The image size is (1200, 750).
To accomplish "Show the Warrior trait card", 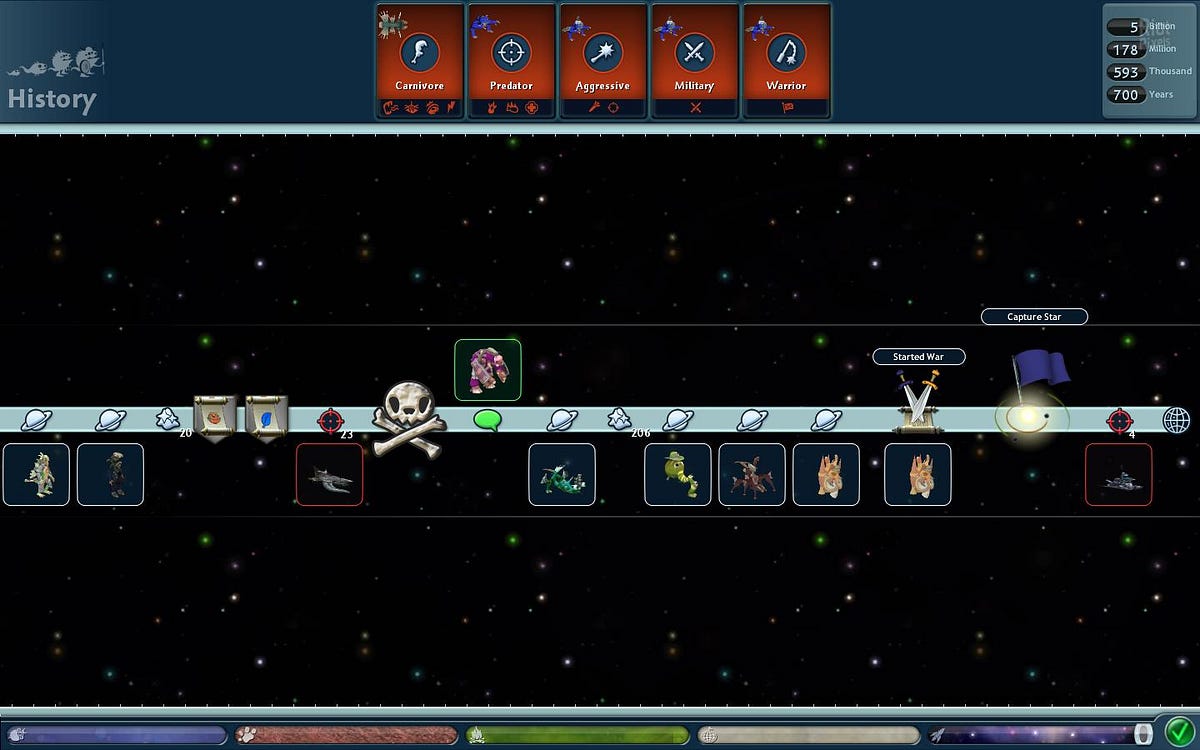I will [x=786, y=61].
